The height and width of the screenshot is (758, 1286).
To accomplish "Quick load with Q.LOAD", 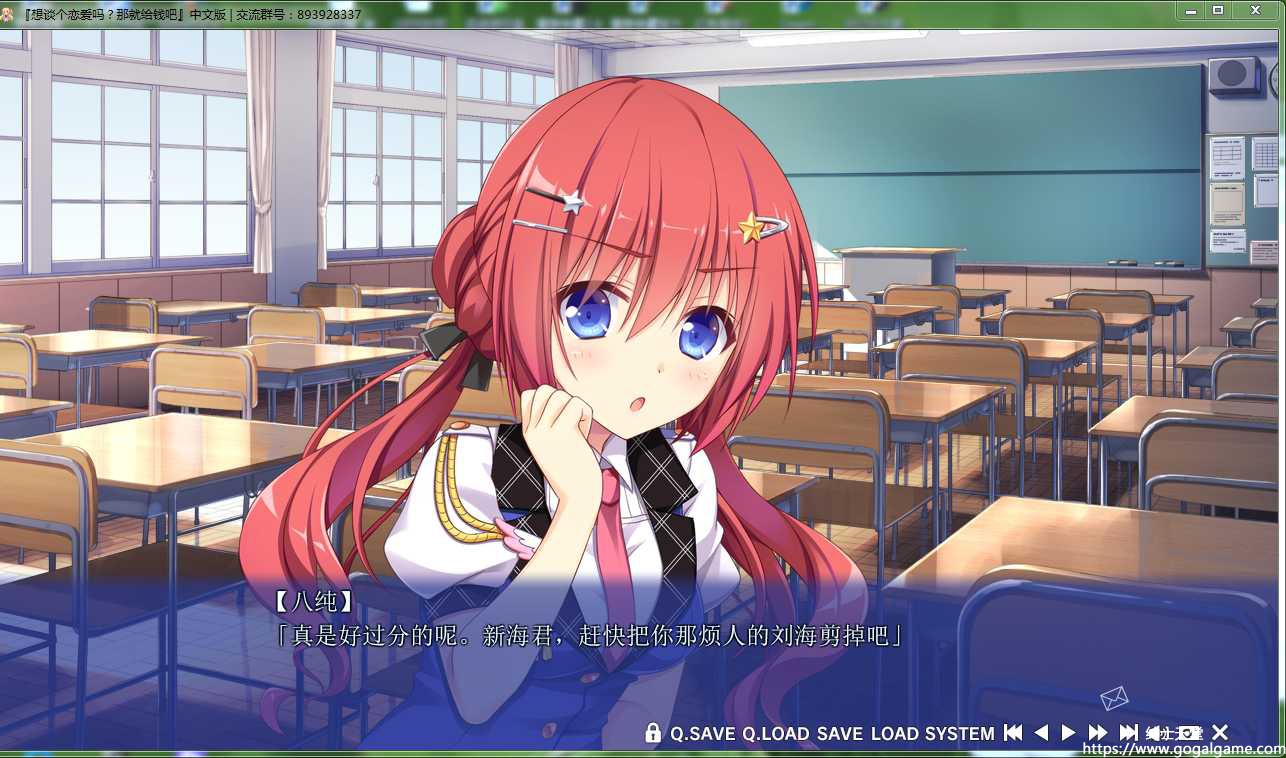I will [x=775, y=733].
